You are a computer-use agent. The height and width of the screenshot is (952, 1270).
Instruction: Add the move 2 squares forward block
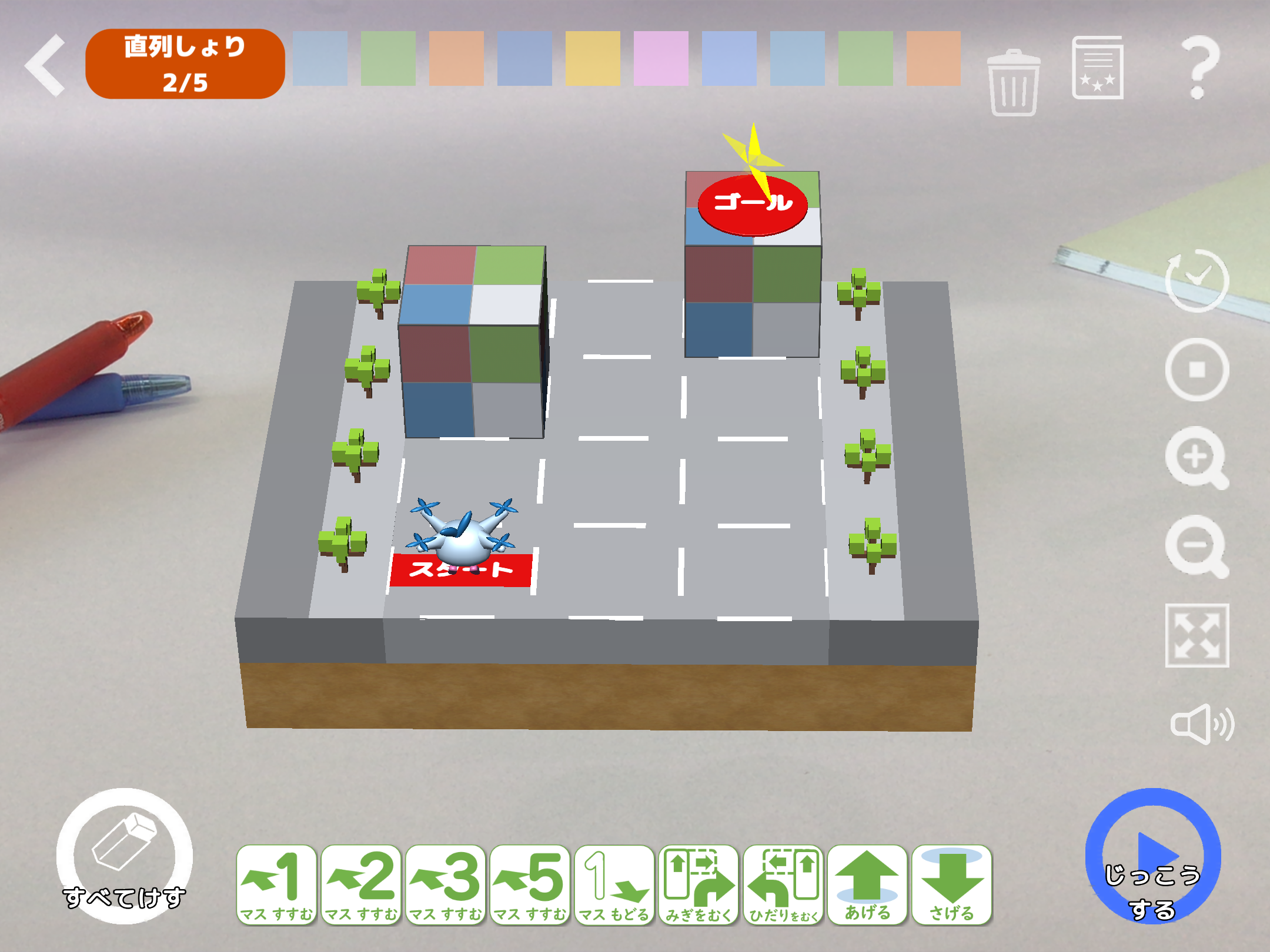tap(361, 886)
